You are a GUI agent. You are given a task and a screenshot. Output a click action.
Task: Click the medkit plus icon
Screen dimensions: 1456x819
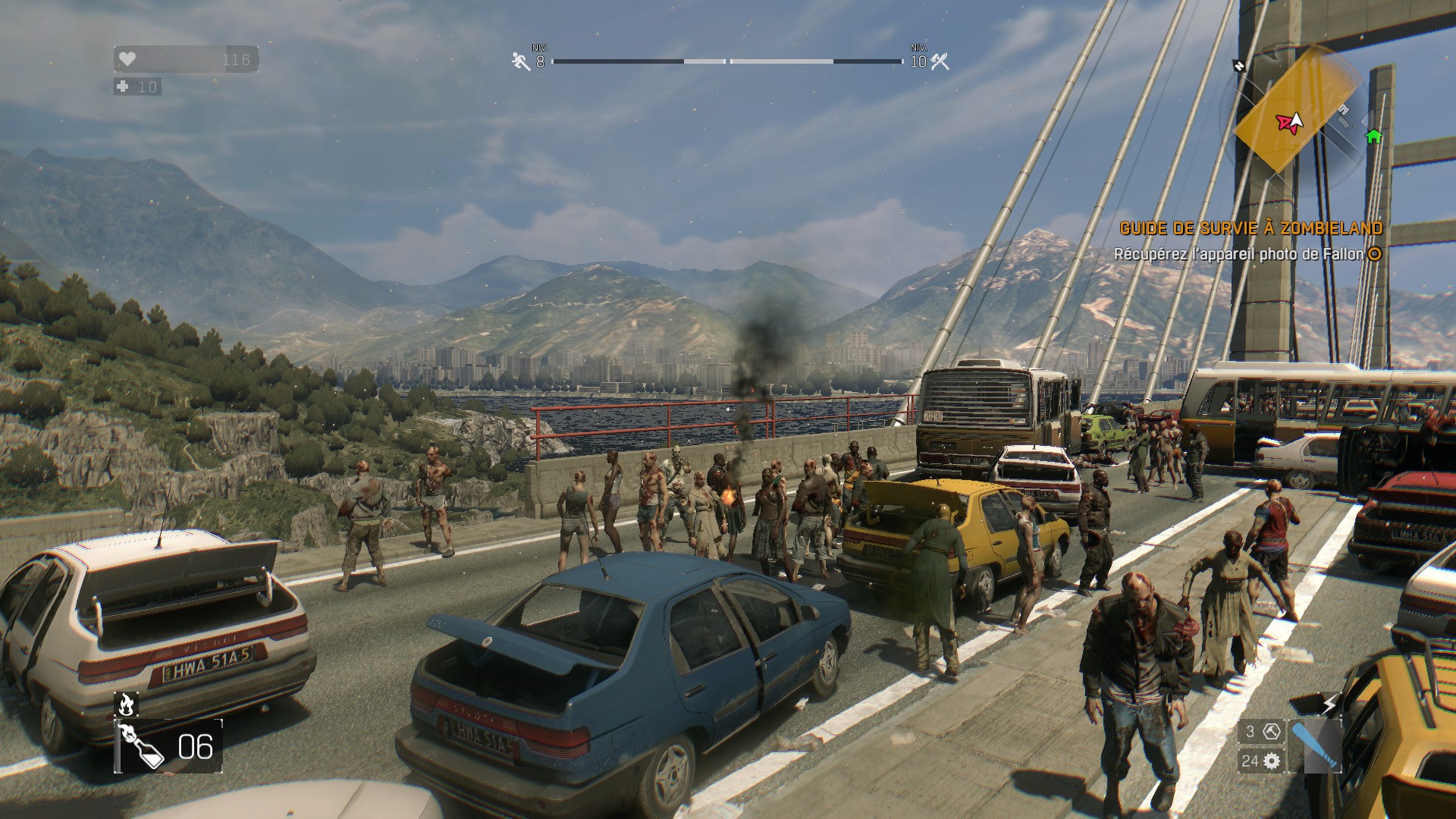(123, 86)
